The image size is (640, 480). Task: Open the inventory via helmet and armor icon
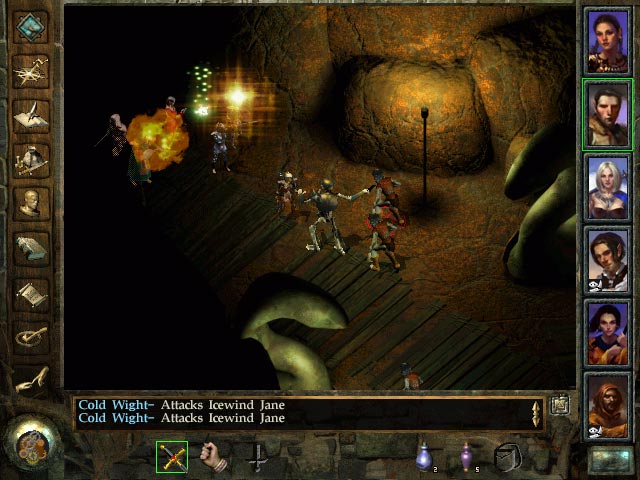31,160
